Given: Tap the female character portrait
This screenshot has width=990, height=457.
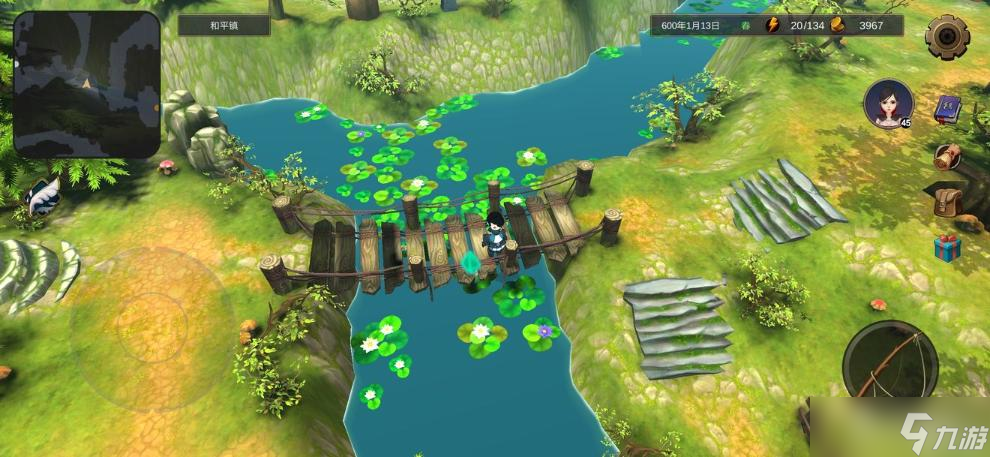Looking at the screenshot, I should point(887,103).
